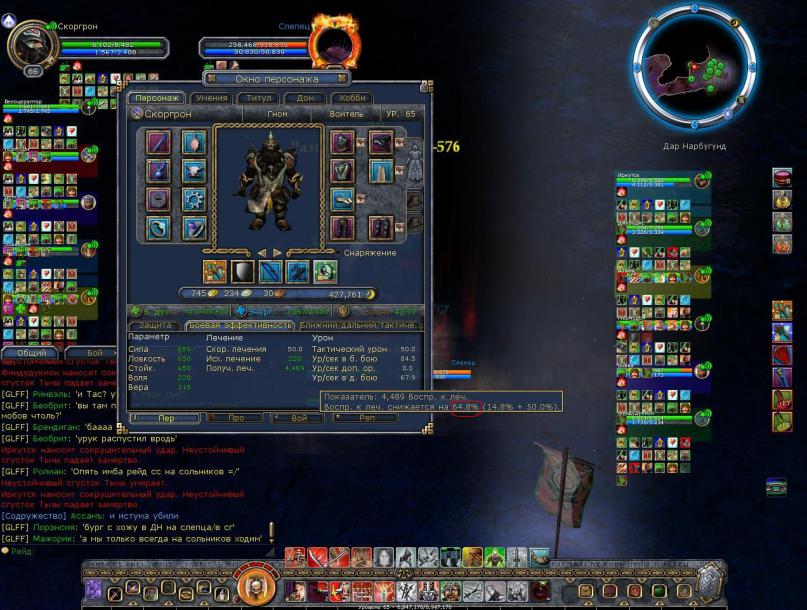Click the Вой button
This screenshot has height=610, width=807.
pyautogui.click(x=298, y=417)
